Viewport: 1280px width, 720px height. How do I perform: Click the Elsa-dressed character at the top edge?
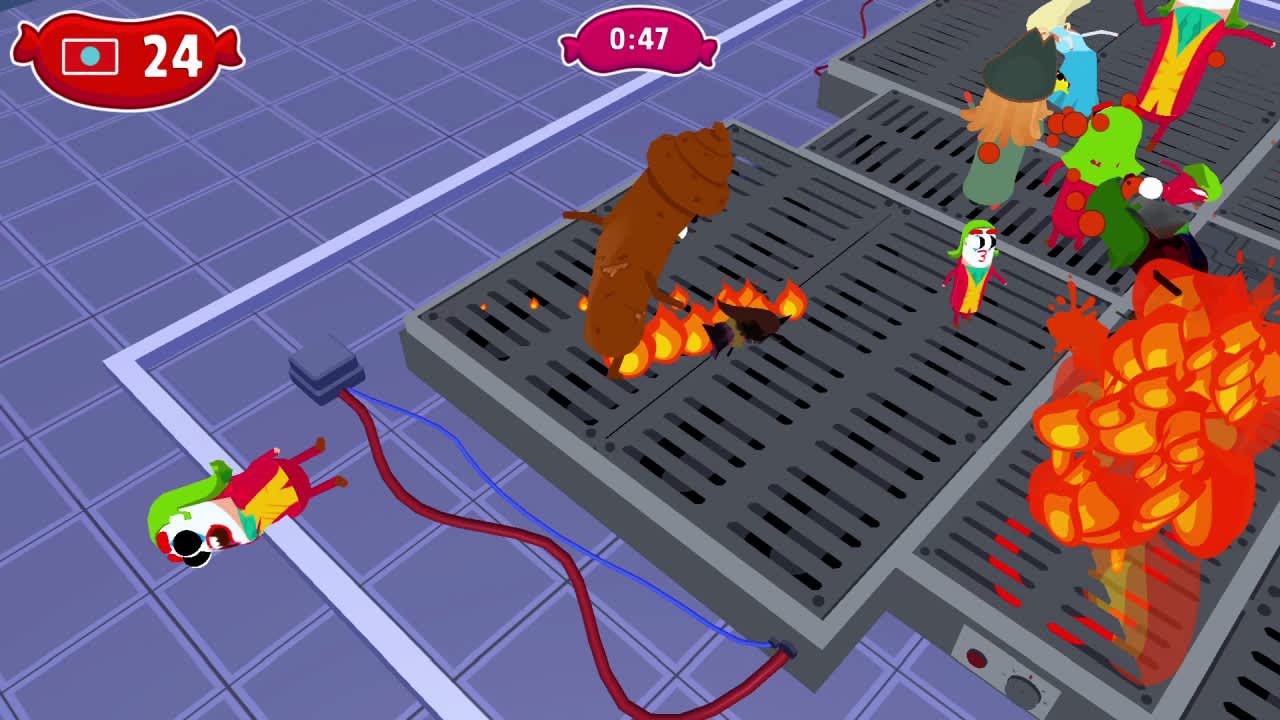click(x=1070, y=50)
